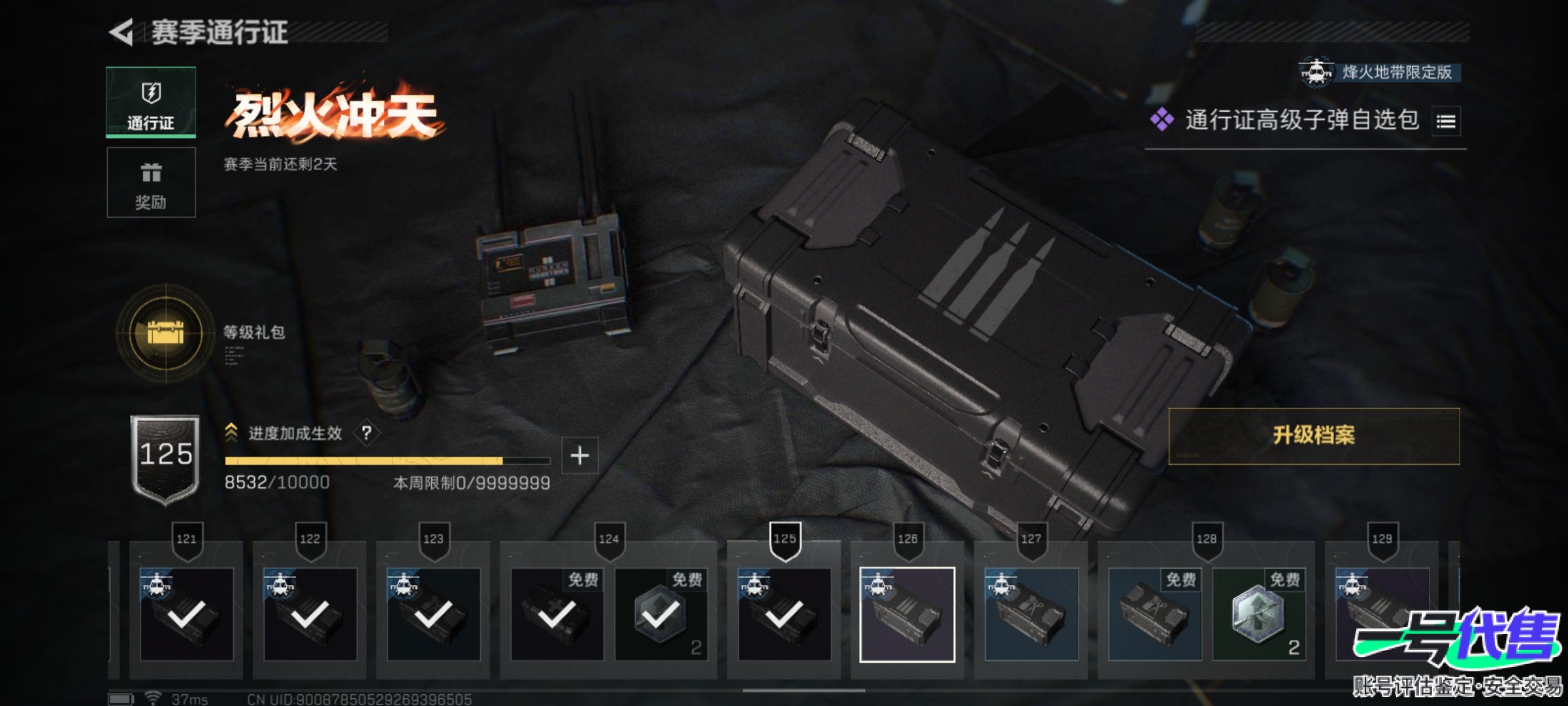
Task: Select the claimed level 125 reward
Action: click(x=784, y=614)
